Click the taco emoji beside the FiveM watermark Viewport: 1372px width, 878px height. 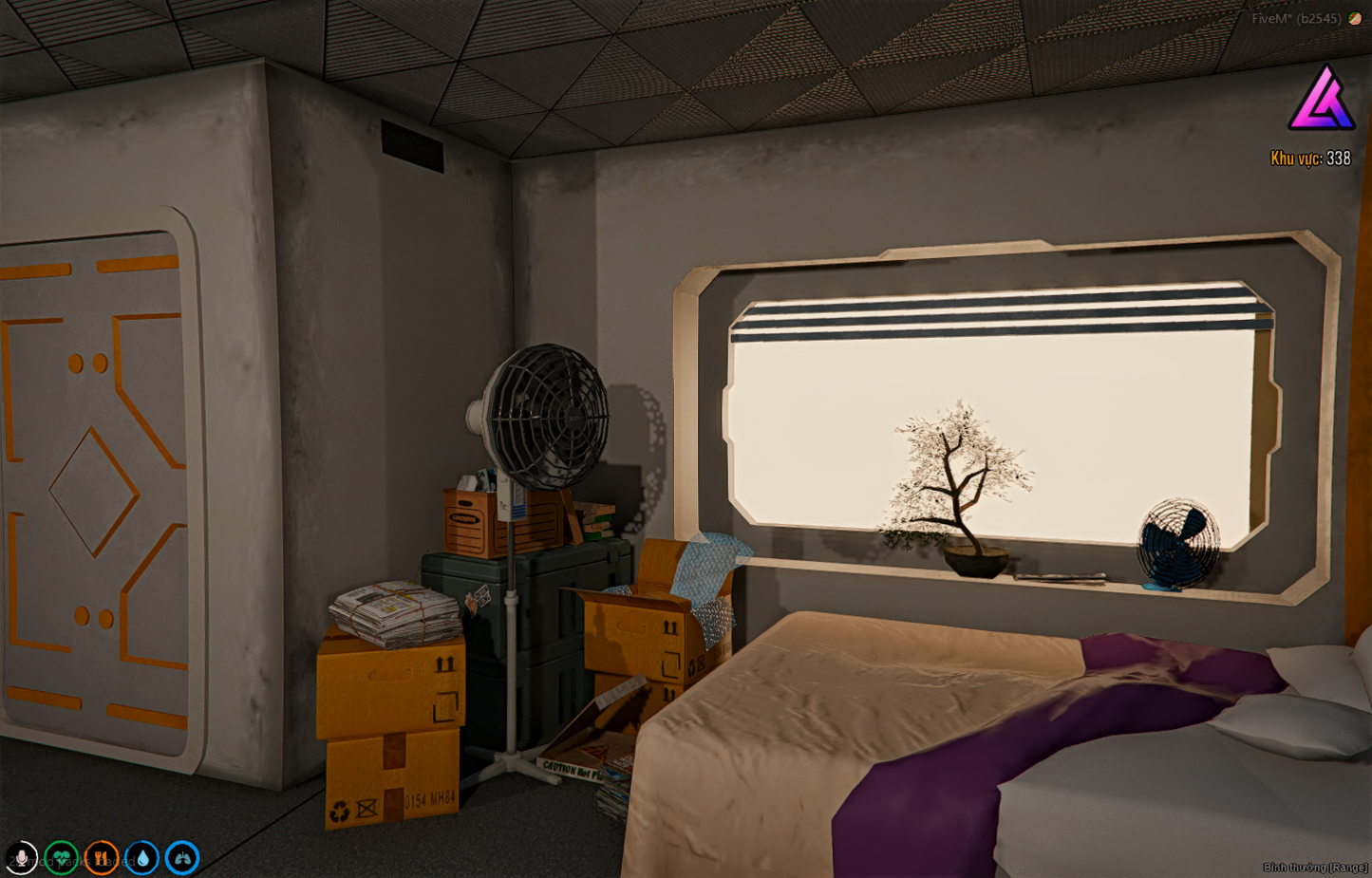coord(1355,16)
